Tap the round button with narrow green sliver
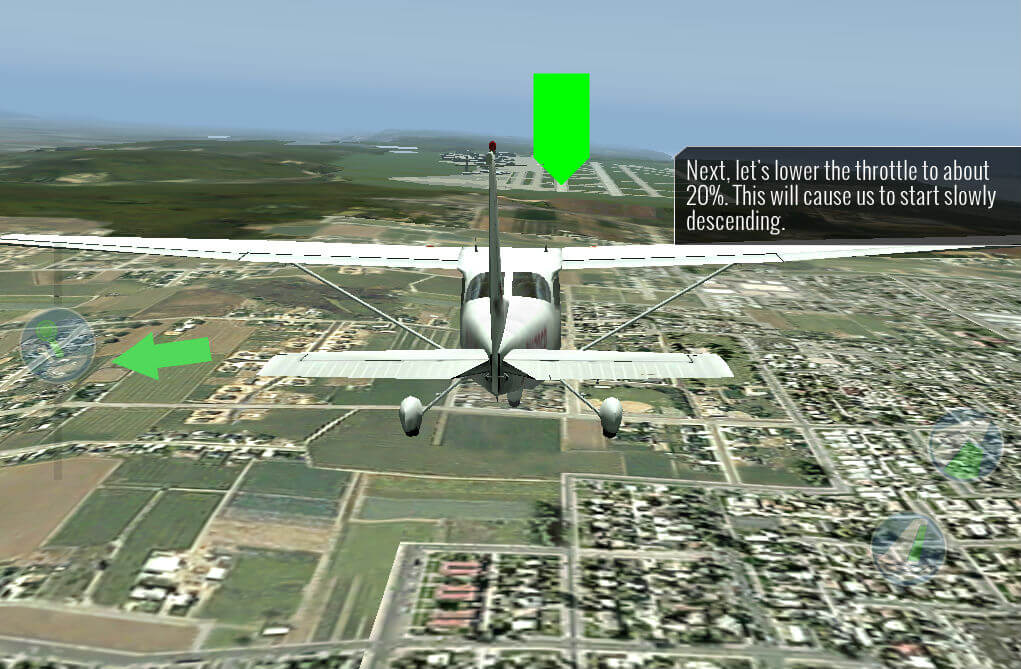1021x669 pixels. 908,549
